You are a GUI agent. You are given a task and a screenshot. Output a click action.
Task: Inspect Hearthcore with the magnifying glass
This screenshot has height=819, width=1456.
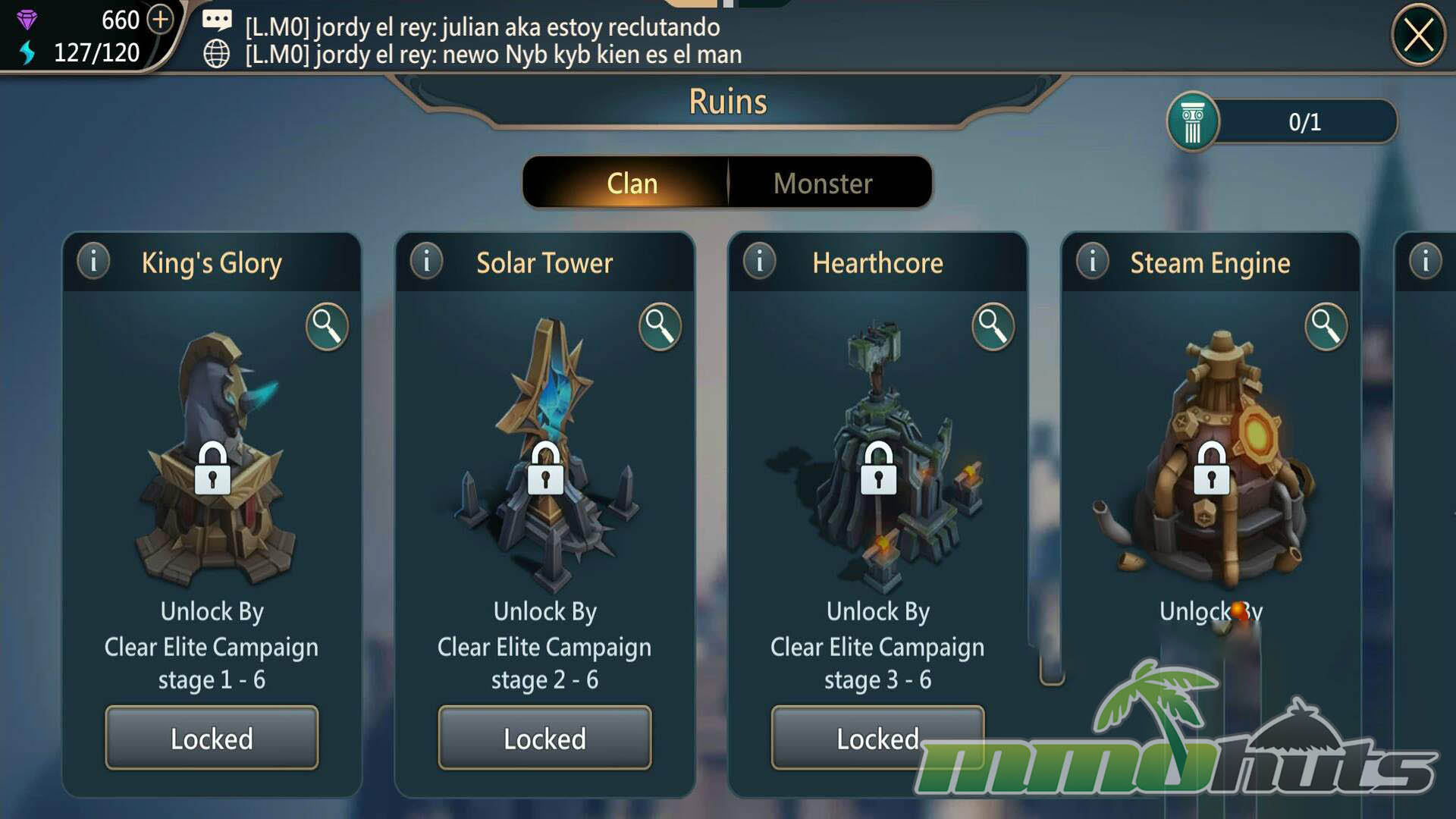click(x=993, y=327)
